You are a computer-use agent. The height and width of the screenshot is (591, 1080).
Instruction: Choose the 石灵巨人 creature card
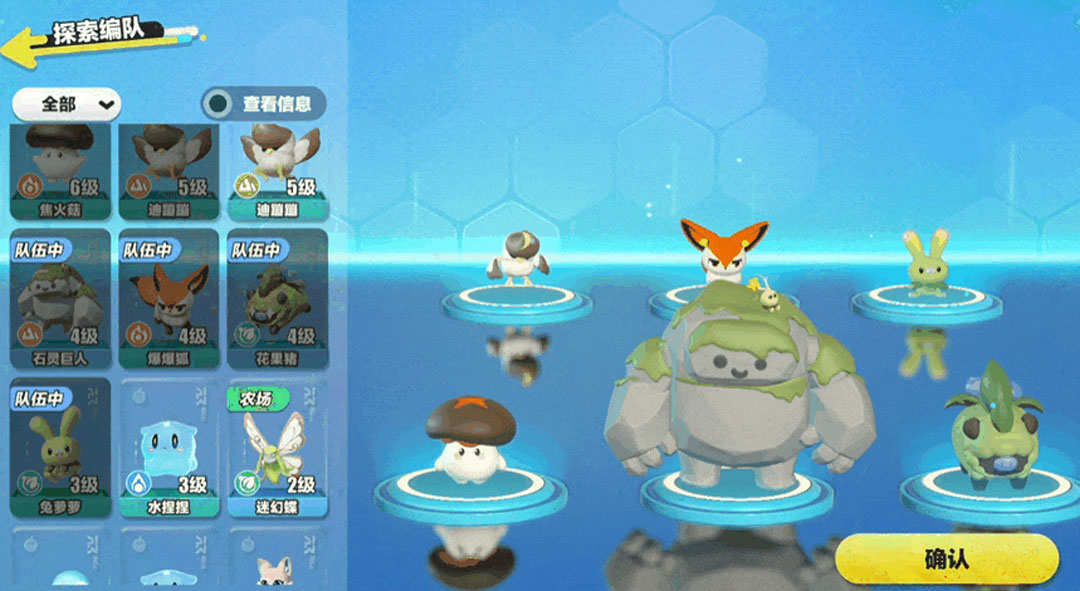coord(60,298)
